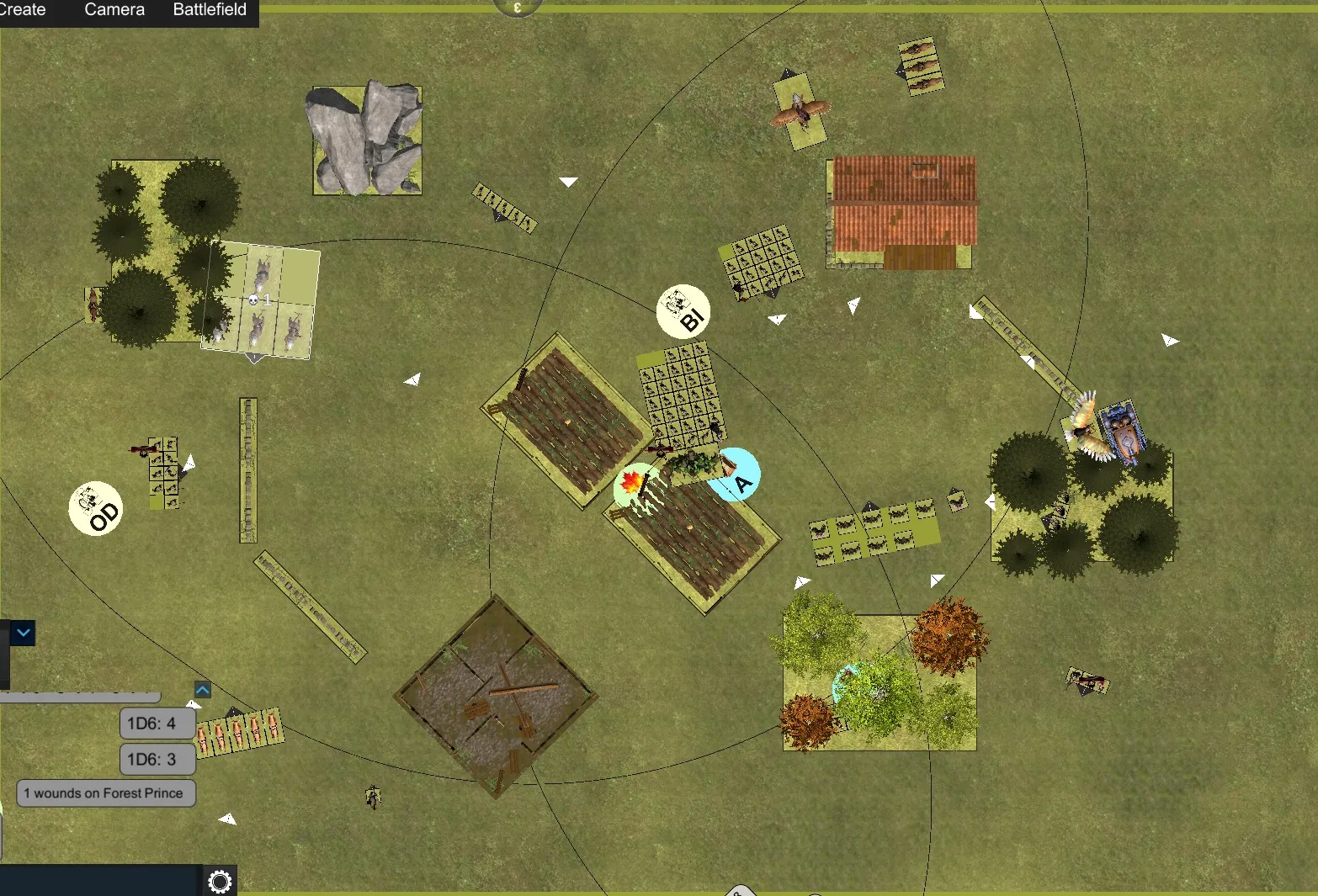Collapse the log with the up-chevron button
Screen dimensions: 1318x896
pyautogui.click(x=202, y=690)
